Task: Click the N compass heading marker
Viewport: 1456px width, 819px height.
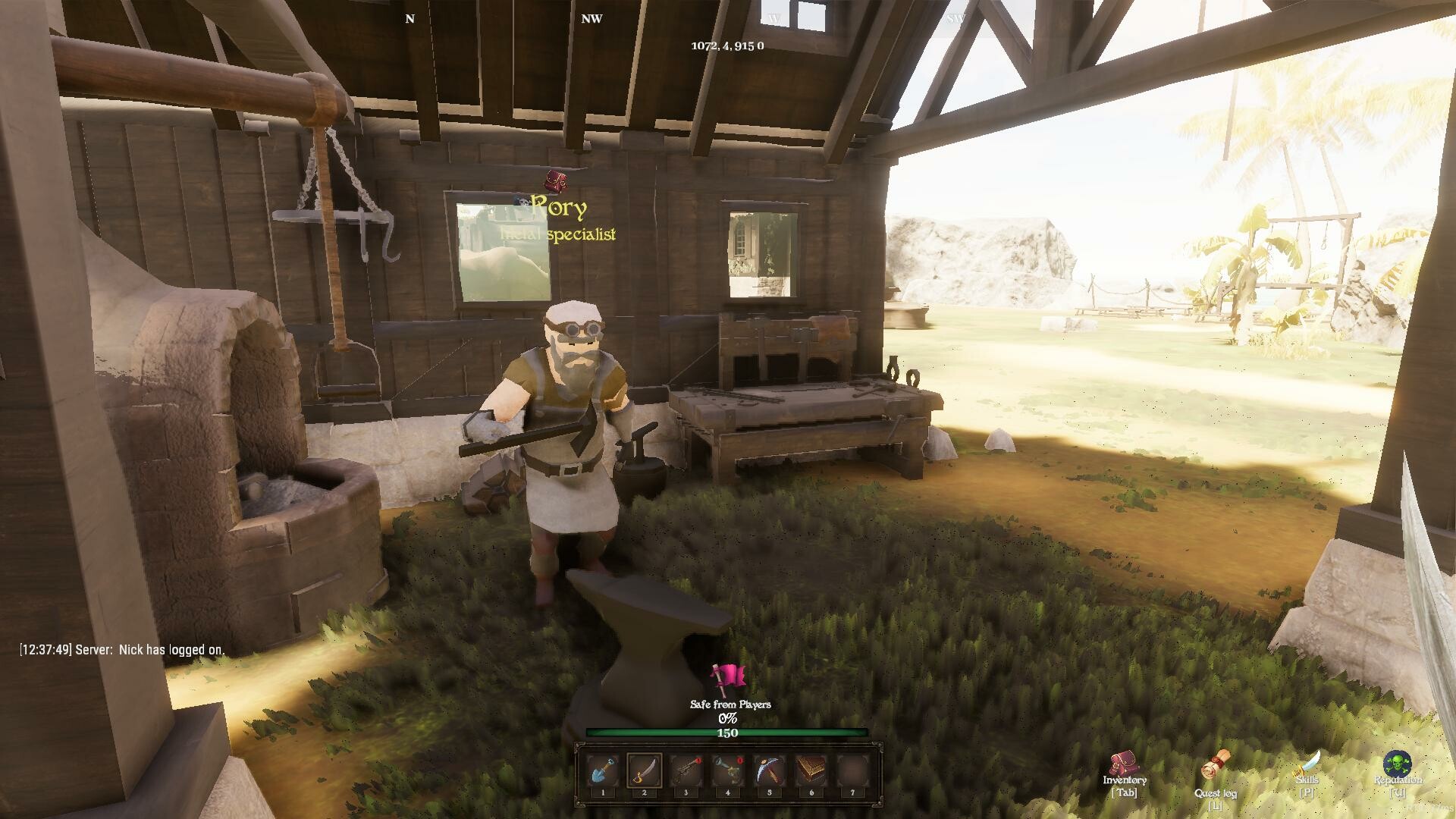Action: point(410,18)
